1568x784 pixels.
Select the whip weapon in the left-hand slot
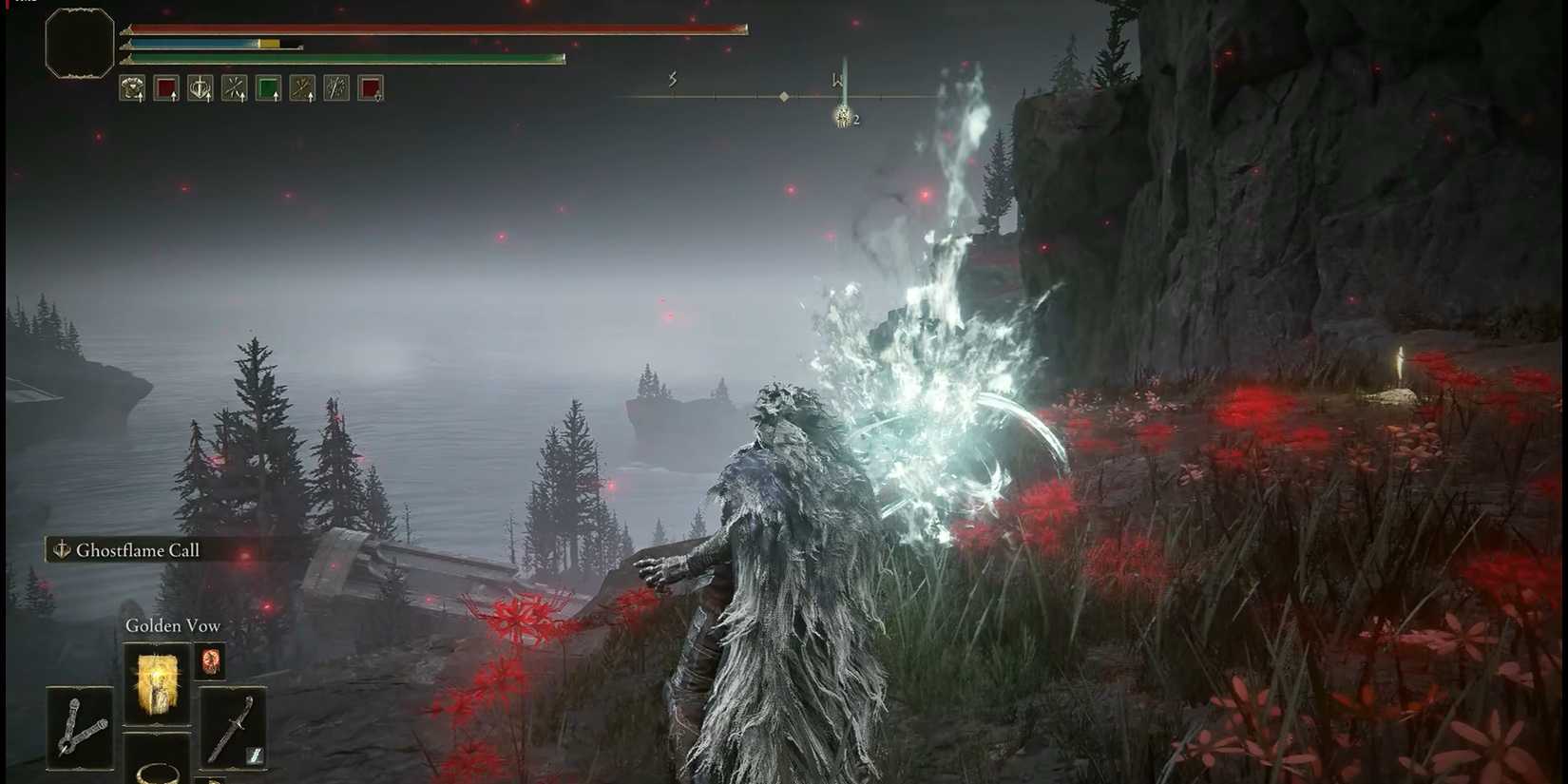80,728
